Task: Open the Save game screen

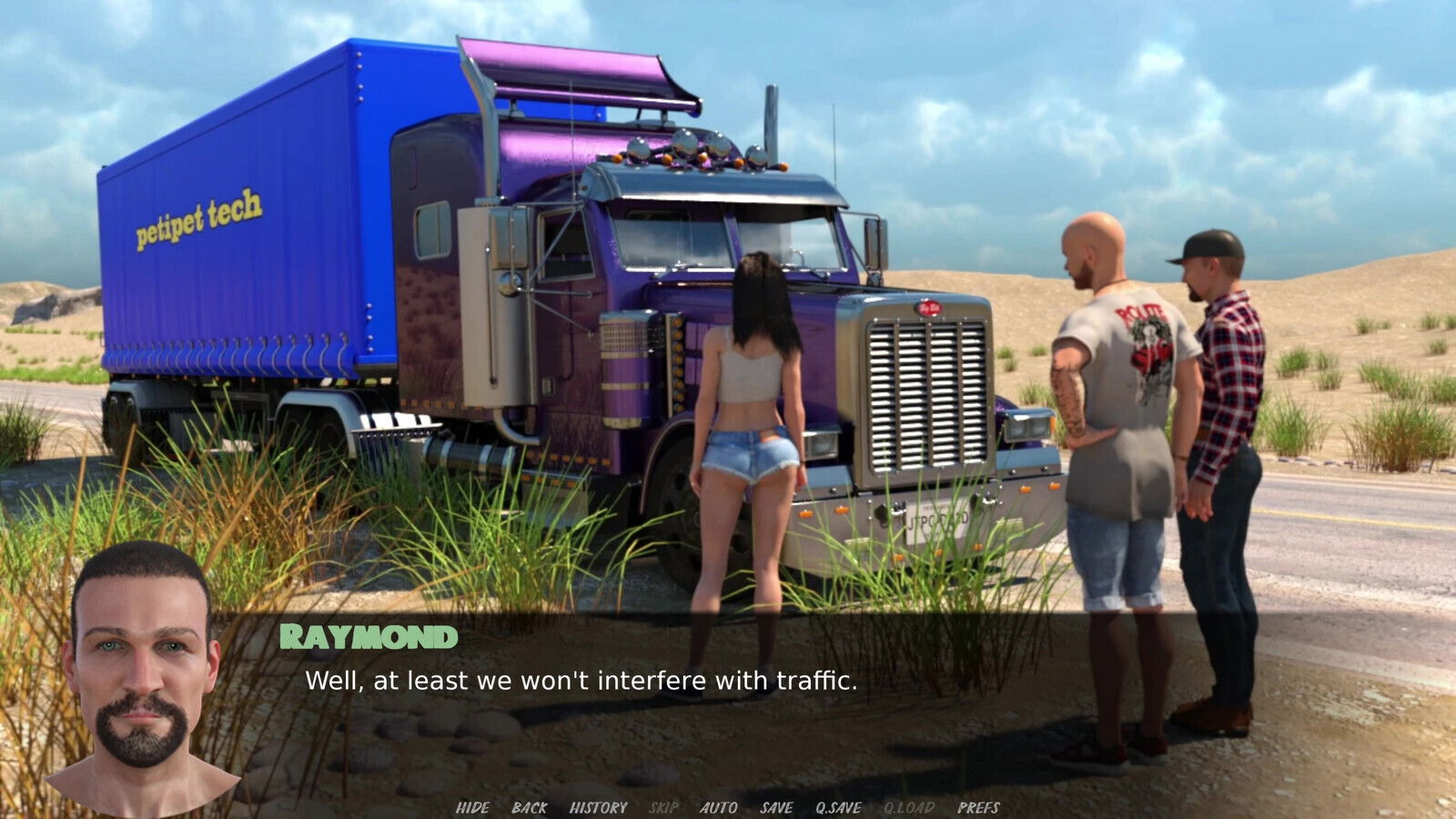Action: click(x=776, y=807)
